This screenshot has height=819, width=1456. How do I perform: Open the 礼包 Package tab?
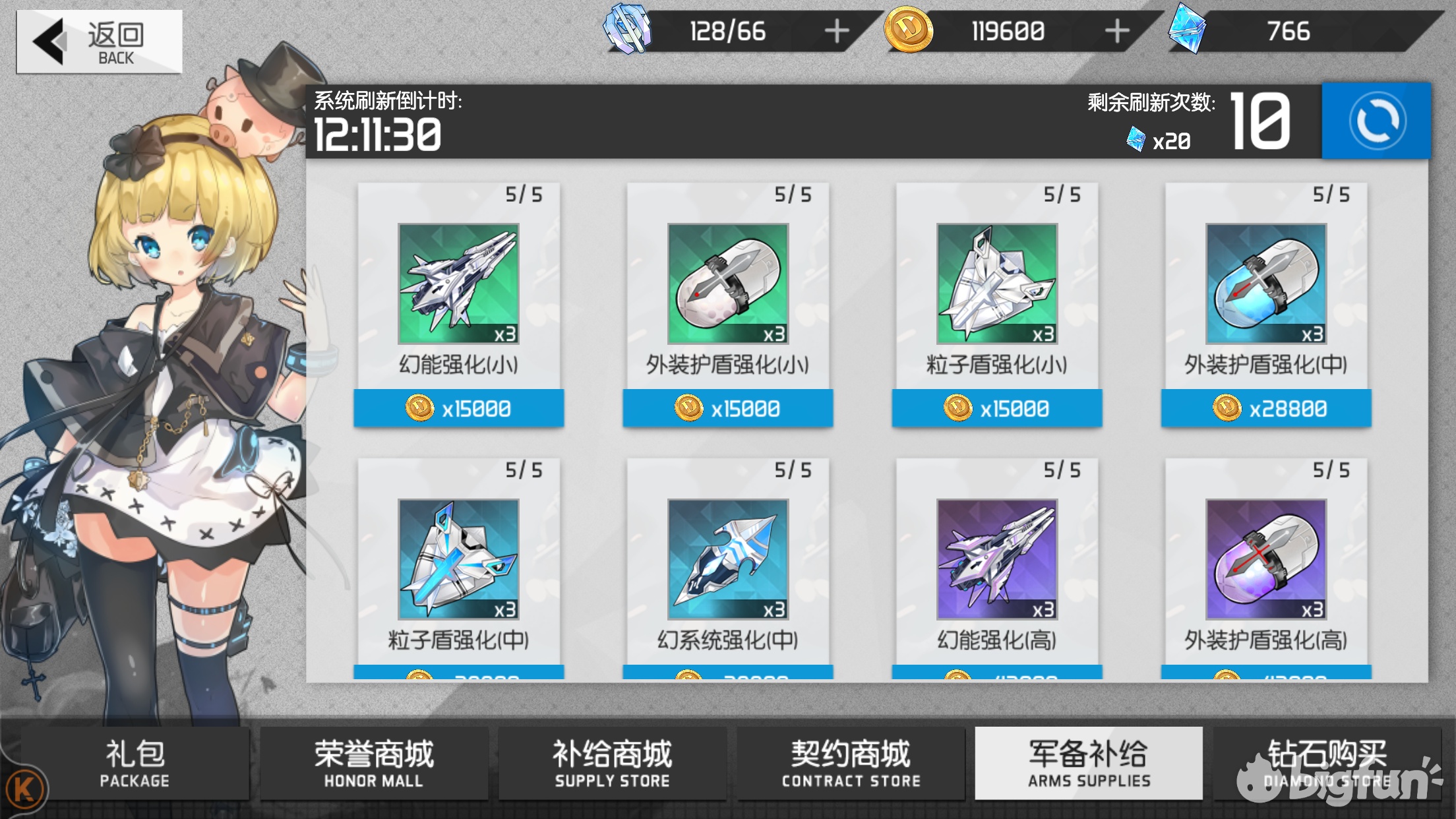135,764
